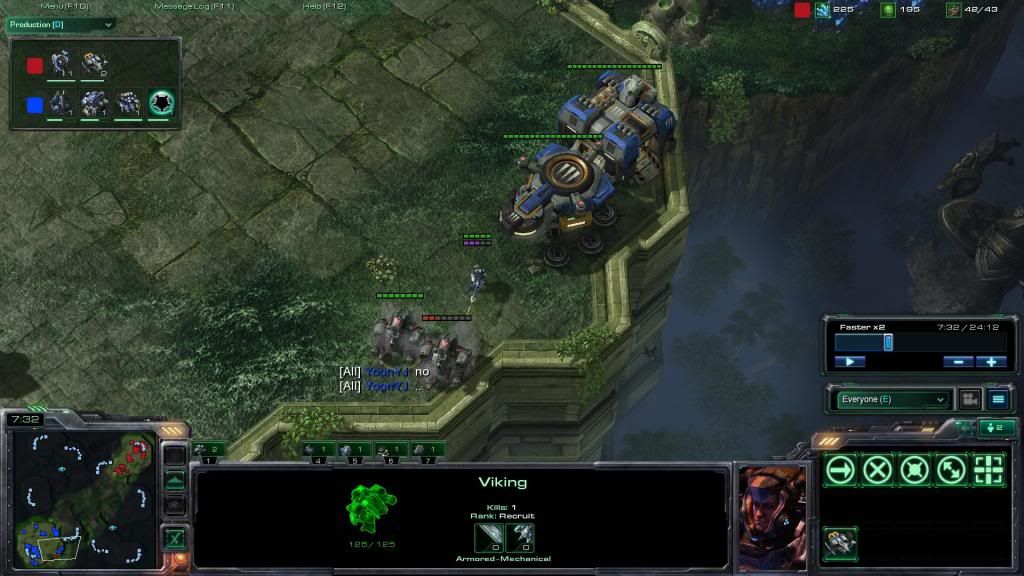Toggle the replay camera button
The height and width of the screenshot is (576, 1024).
[x=969, y=399]
